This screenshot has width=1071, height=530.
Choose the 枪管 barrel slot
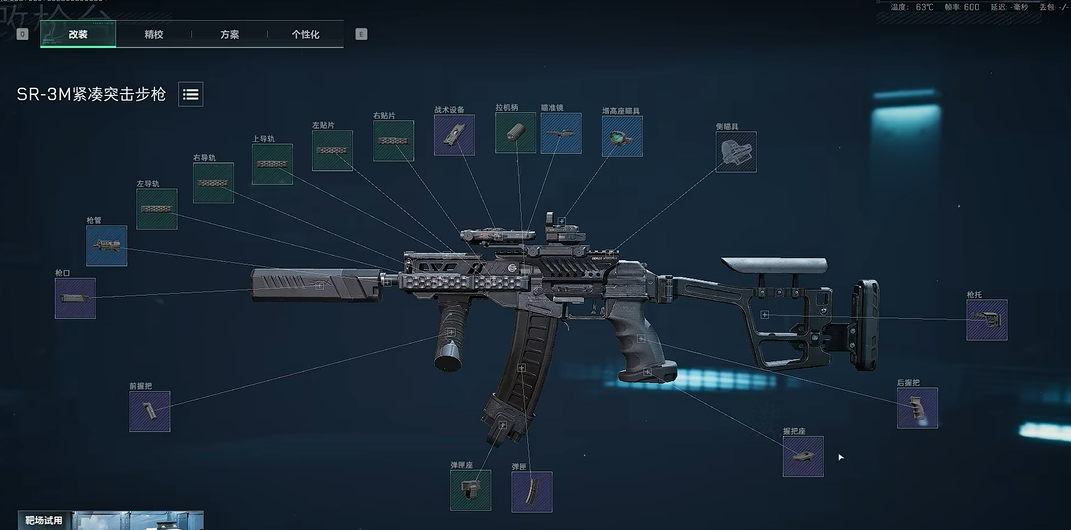point(106,245)
